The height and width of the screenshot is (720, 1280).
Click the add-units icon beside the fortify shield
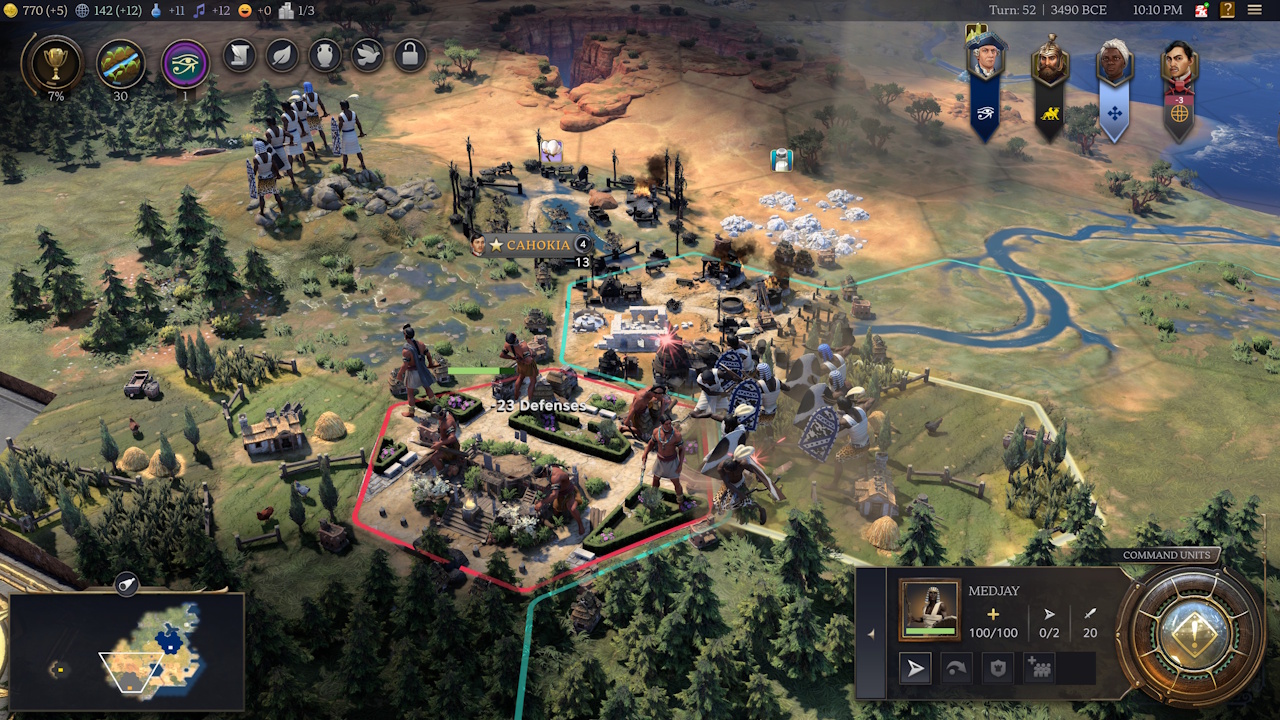coord(1037,667)
